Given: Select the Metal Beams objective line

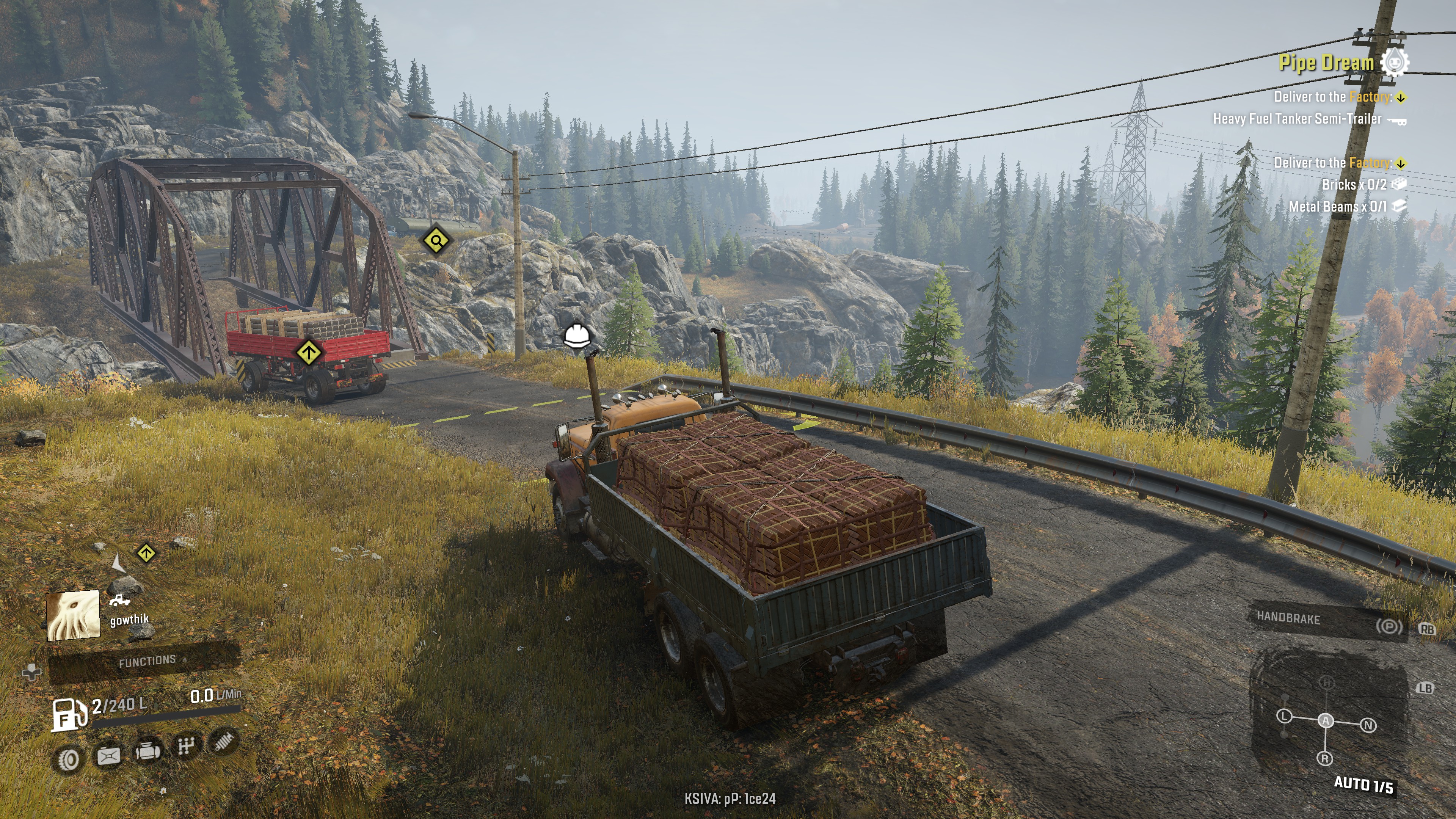Looking at the screenshot, I should [1337, 207].
